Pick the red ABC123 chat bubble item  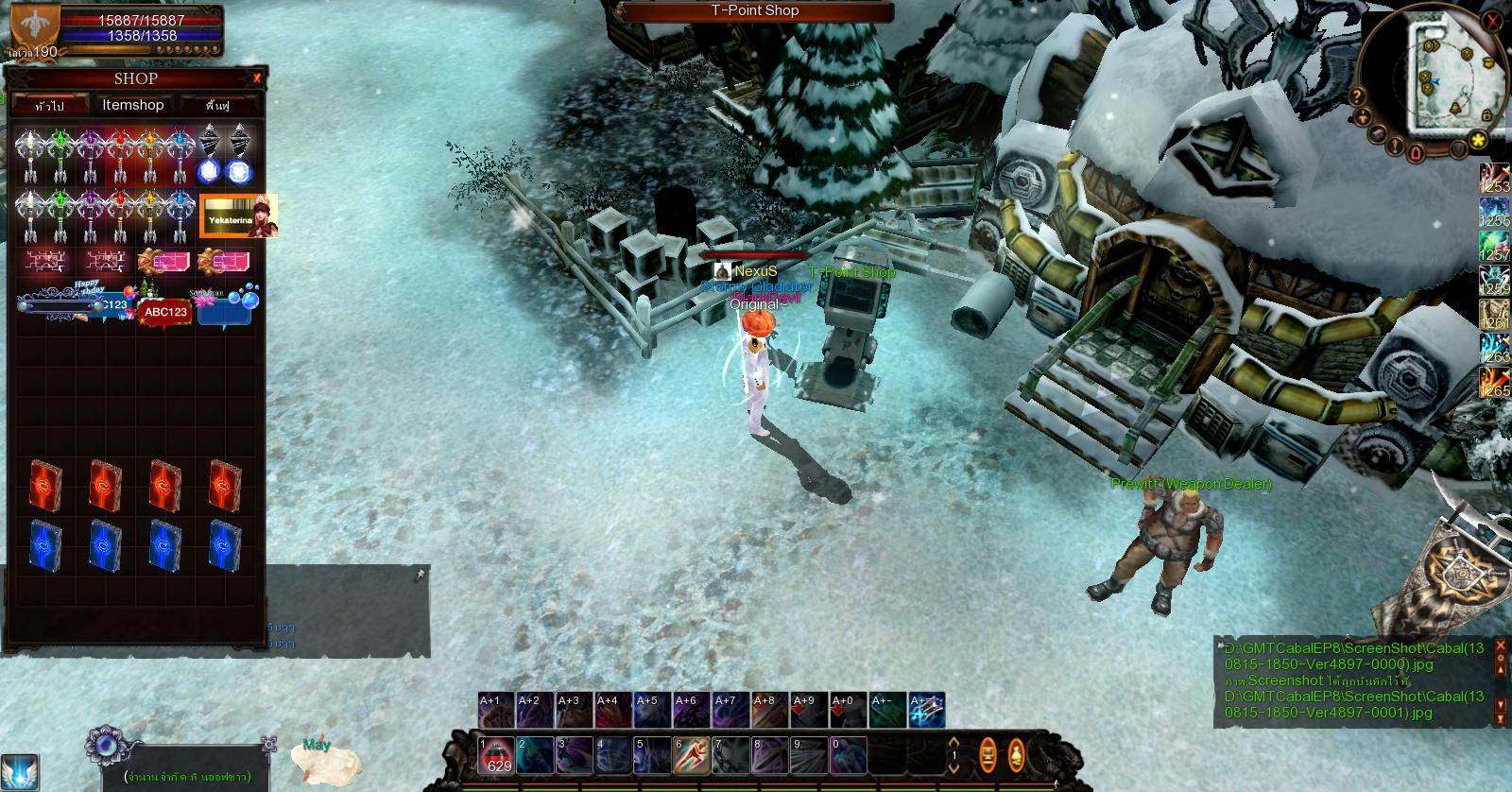point(165,312)
